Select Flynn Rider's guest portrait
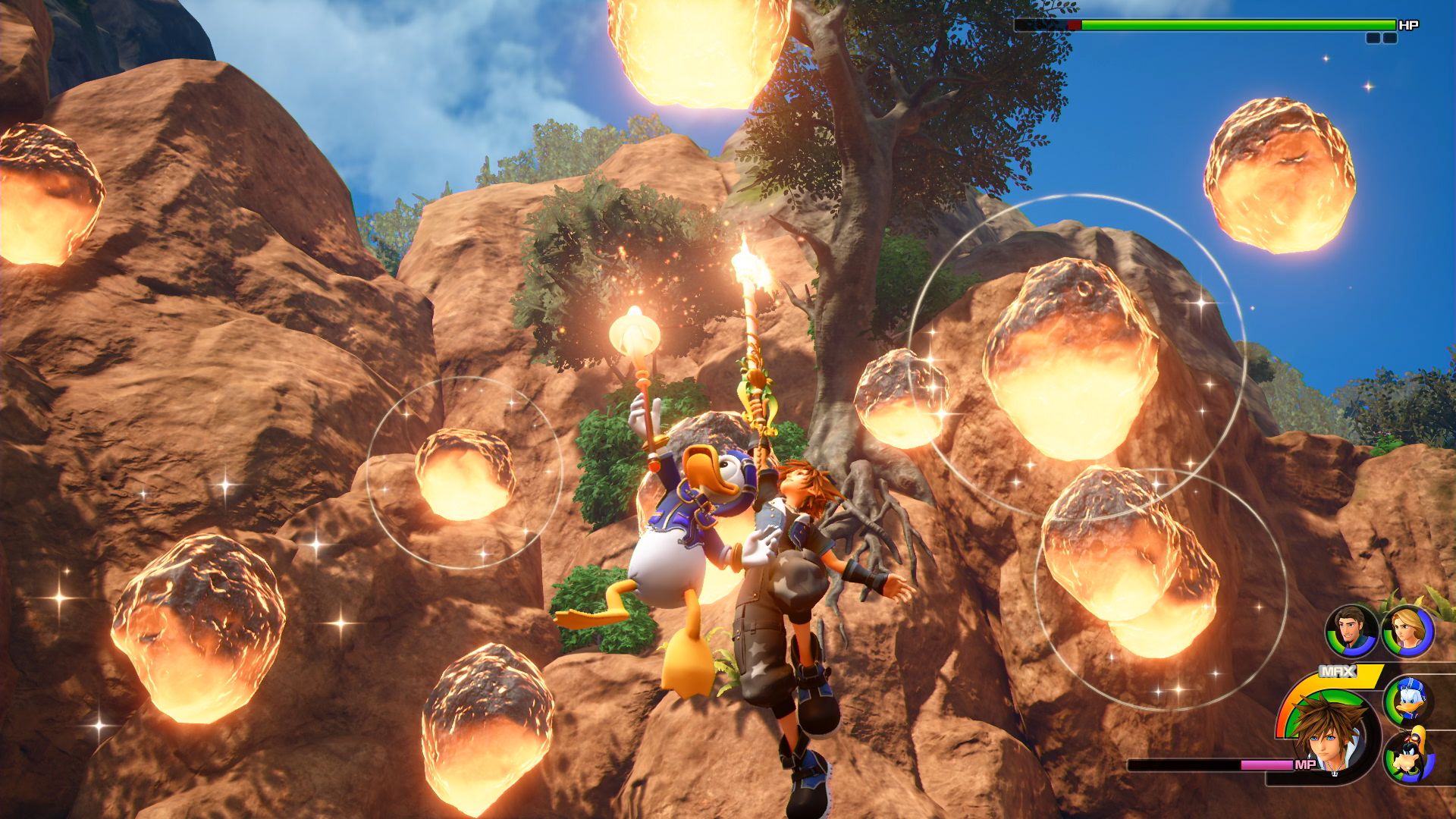Image resolution: width=1456 pixels, height=819 pixels. 1351,632
